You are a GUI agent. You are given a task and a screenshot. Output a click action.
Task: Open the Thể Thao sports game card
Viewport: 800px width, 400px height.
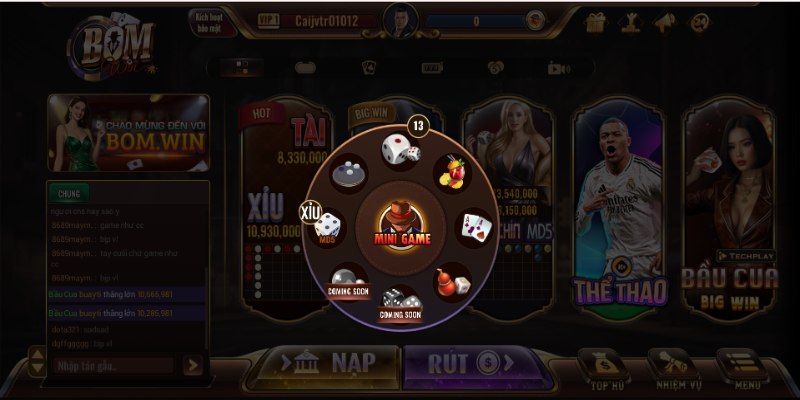pyautogui.click(x=618, y=215)
